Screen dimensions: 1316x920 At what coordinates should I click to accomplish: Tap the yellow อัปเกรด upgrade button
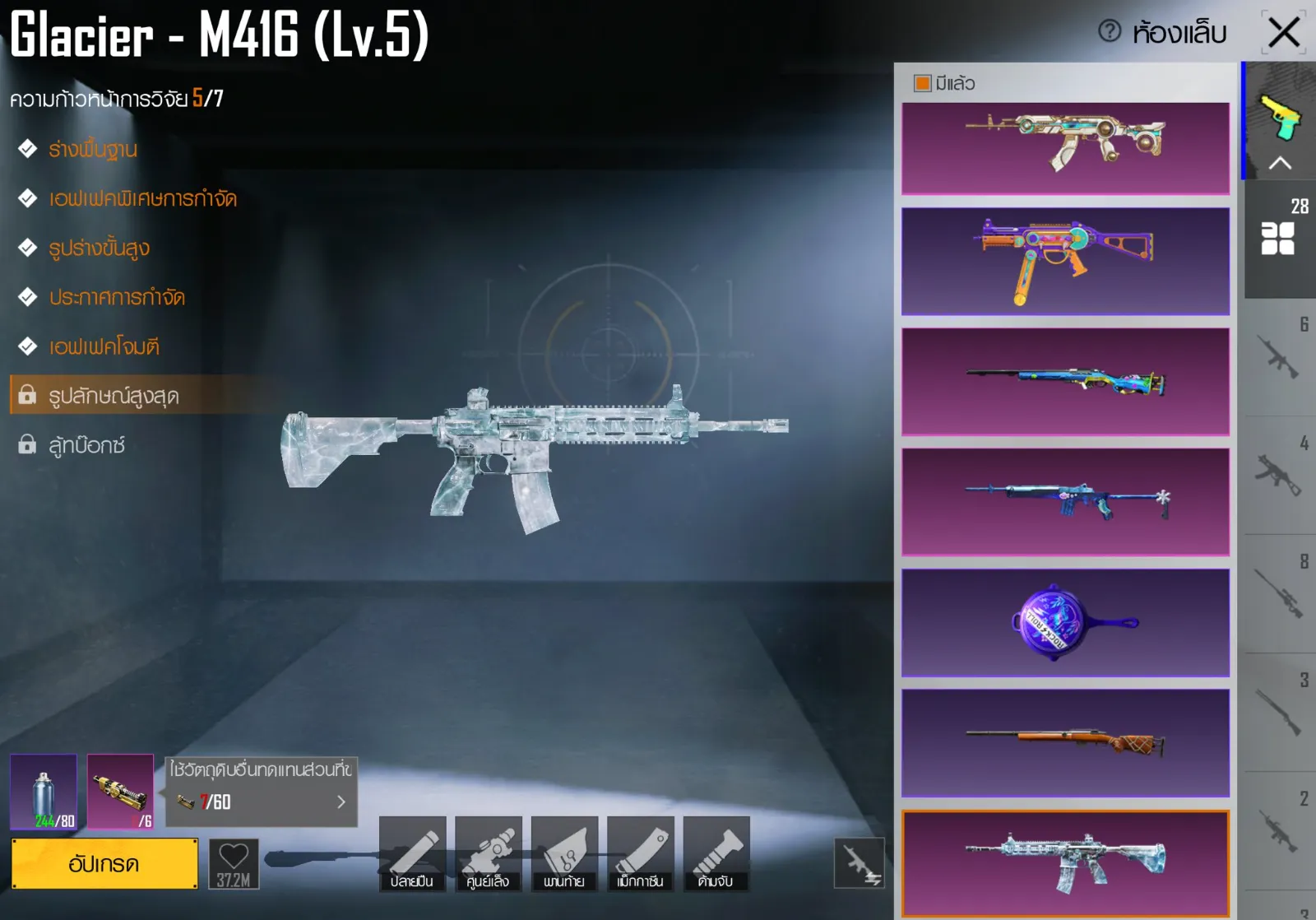click(104, 864)
